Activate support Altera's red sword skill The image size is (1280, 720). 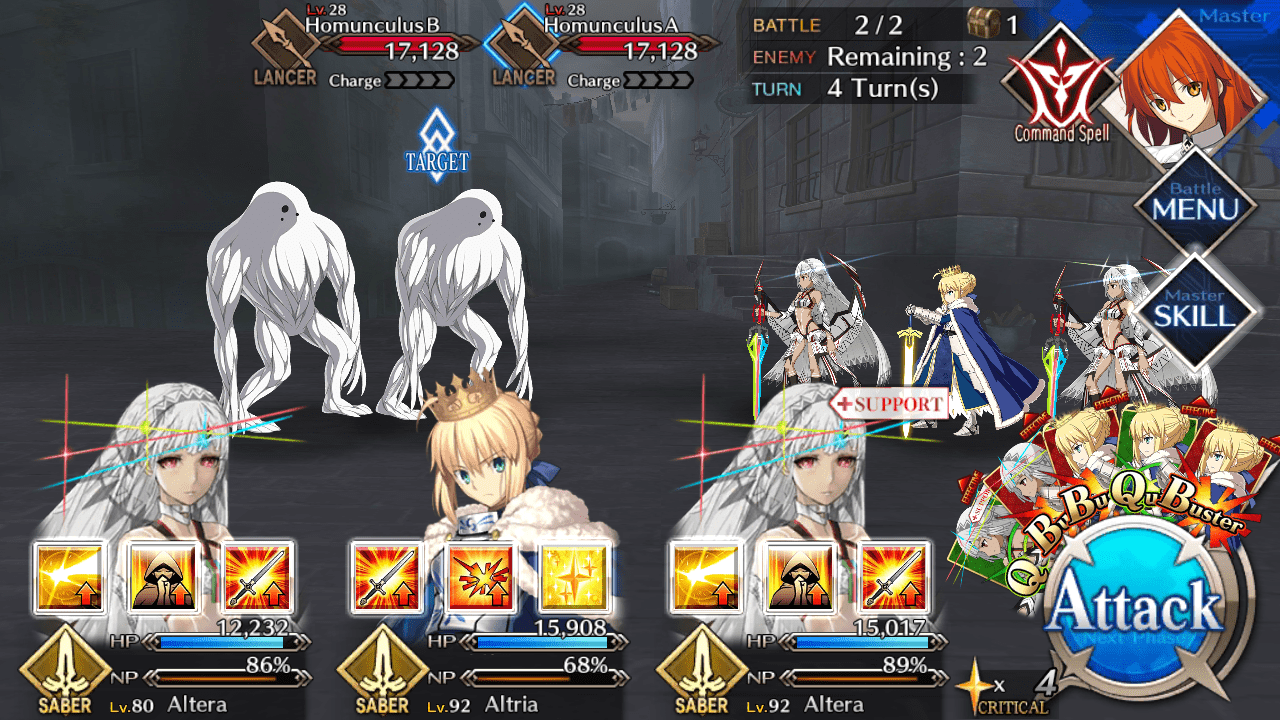click(894, 578)
